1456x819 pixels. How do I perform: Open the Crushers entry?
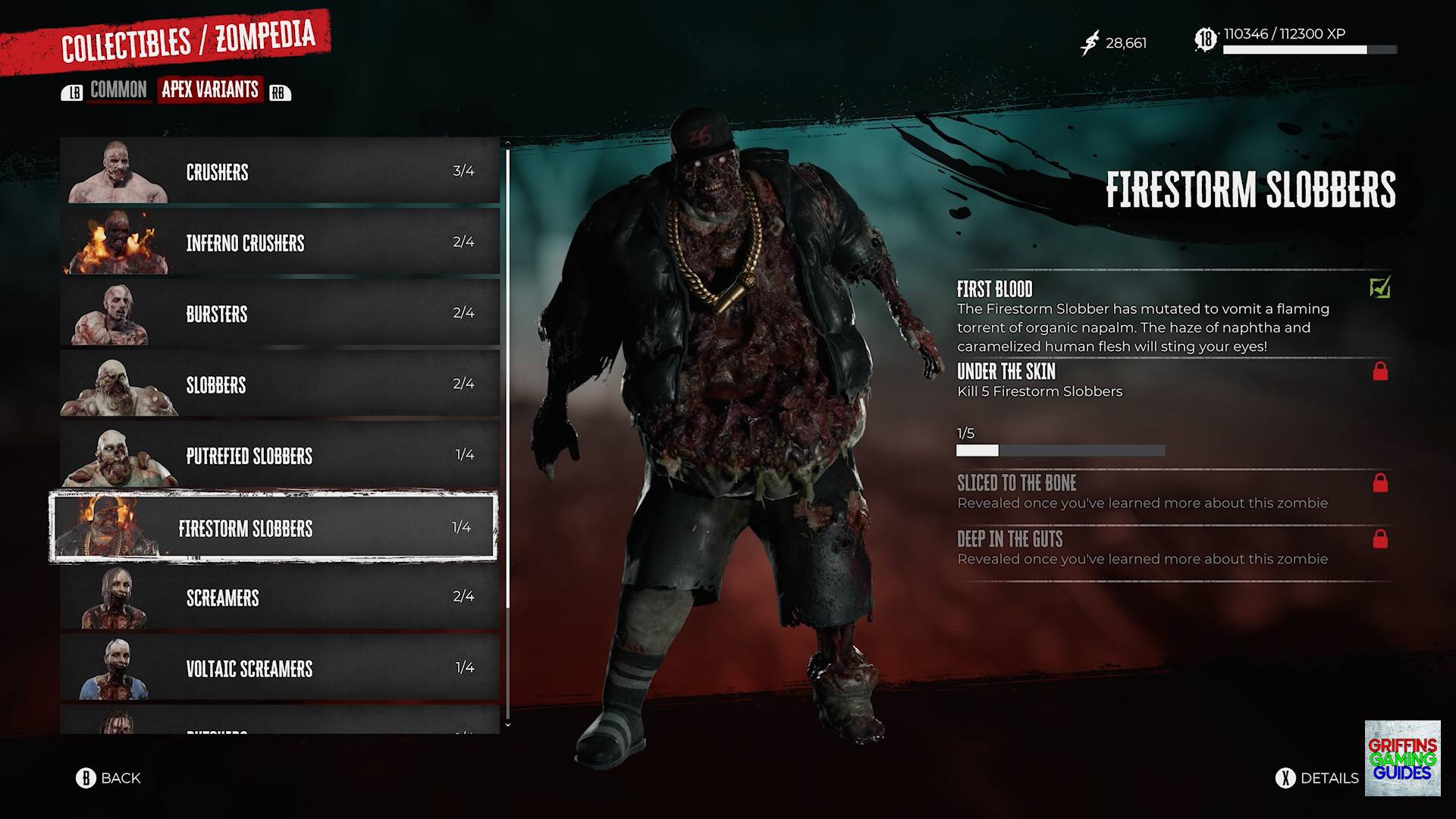[x=279, y=171]
